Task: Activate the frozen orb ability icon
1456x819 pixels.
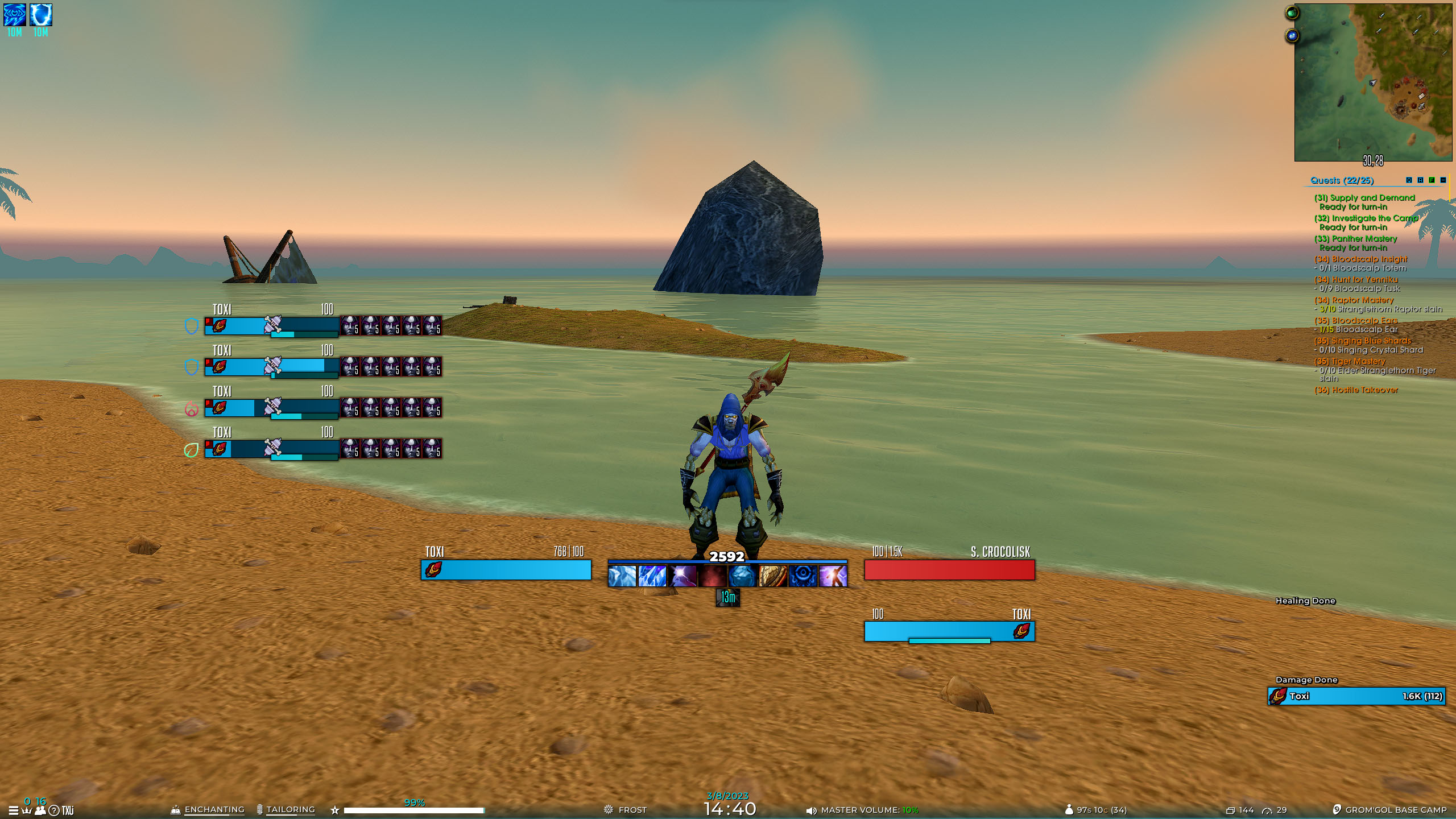Action: pyautogui.click(x=742, y=576)
